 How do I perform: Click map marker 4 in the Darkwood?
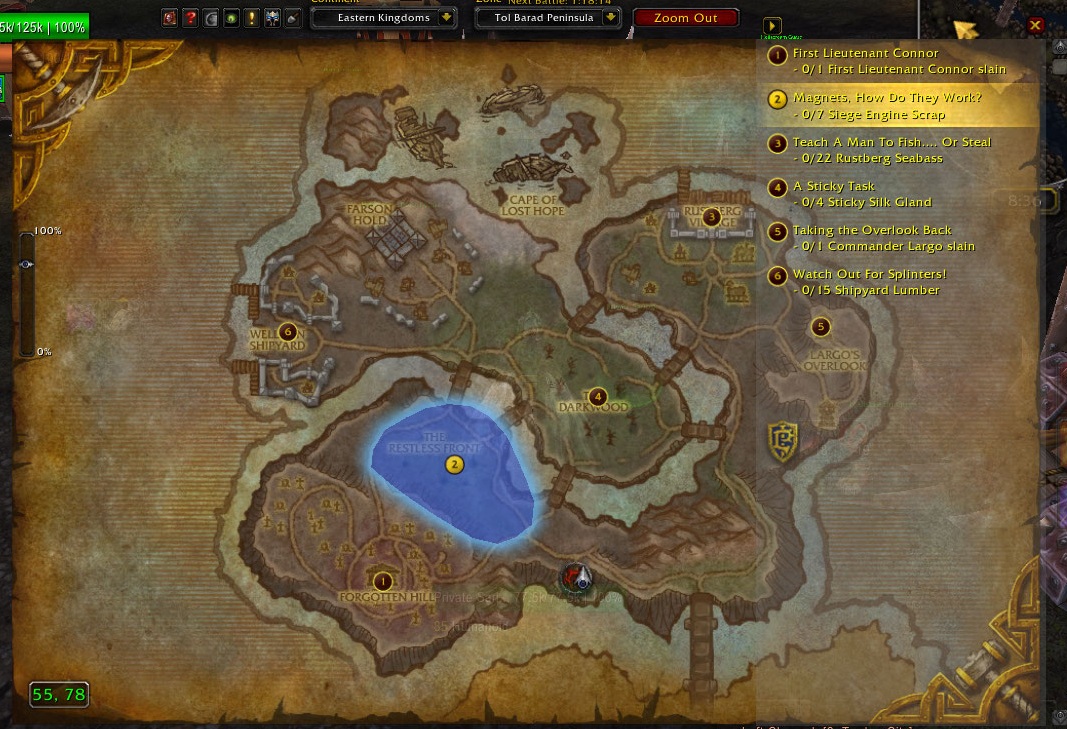click(597, 397)
